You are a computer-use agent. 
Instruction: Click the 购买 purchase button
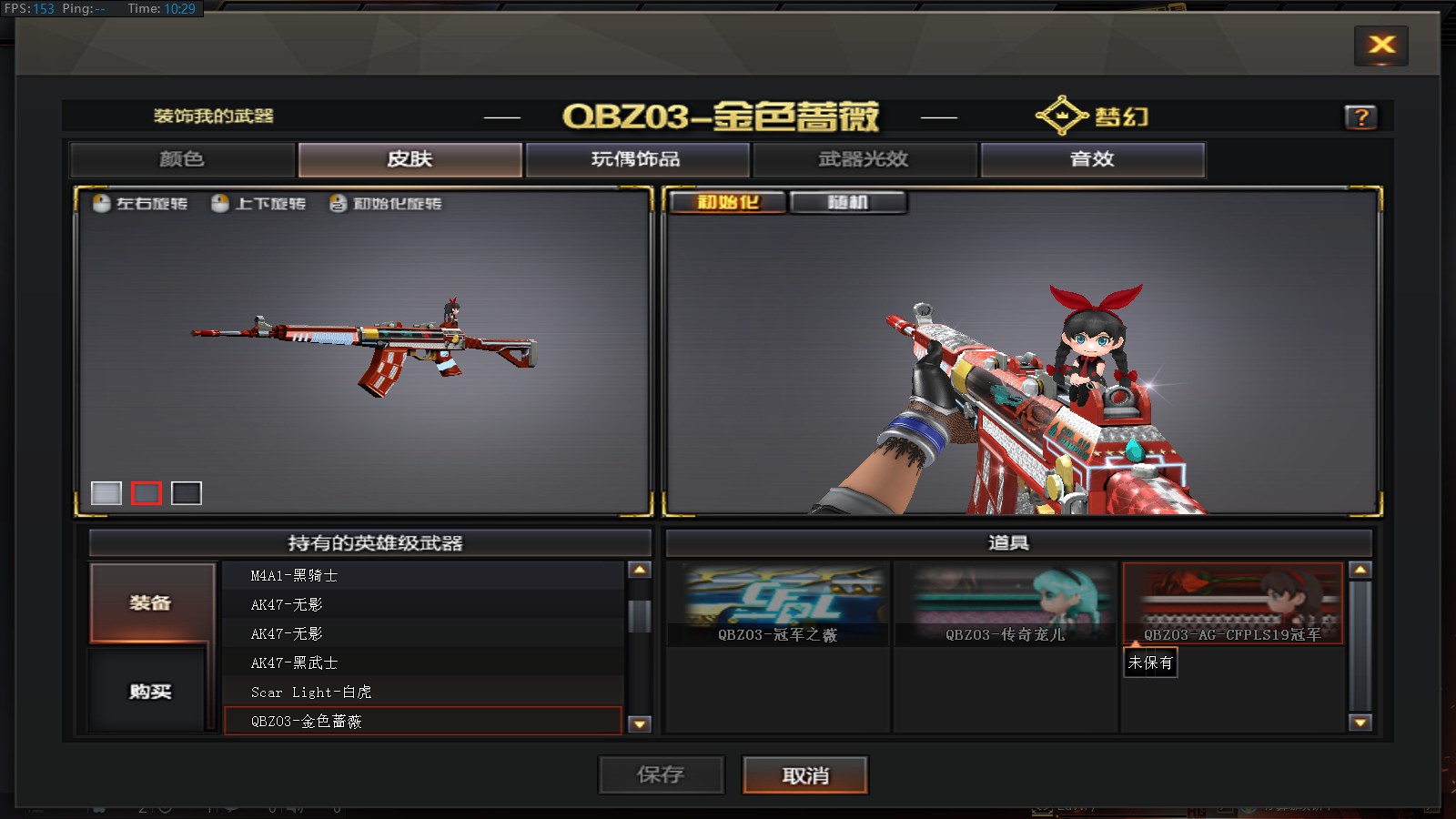click(151, 692)
